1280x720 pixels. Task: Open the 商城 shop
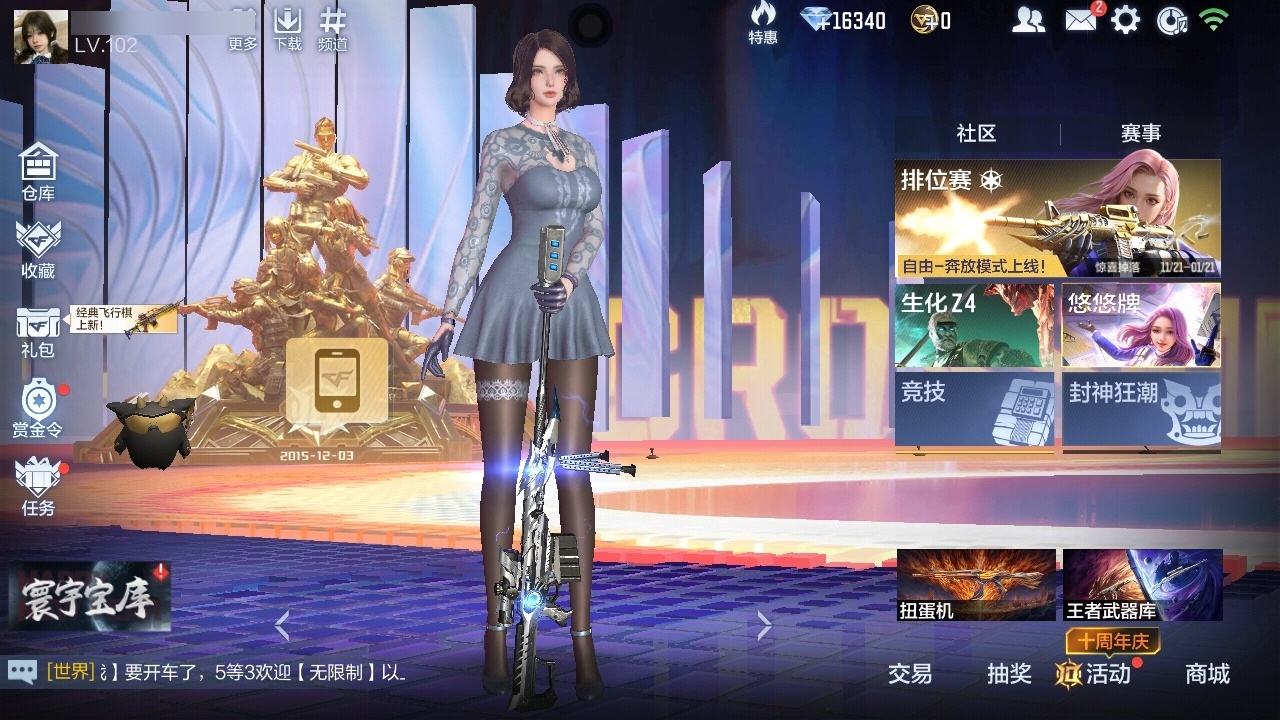1207,674
